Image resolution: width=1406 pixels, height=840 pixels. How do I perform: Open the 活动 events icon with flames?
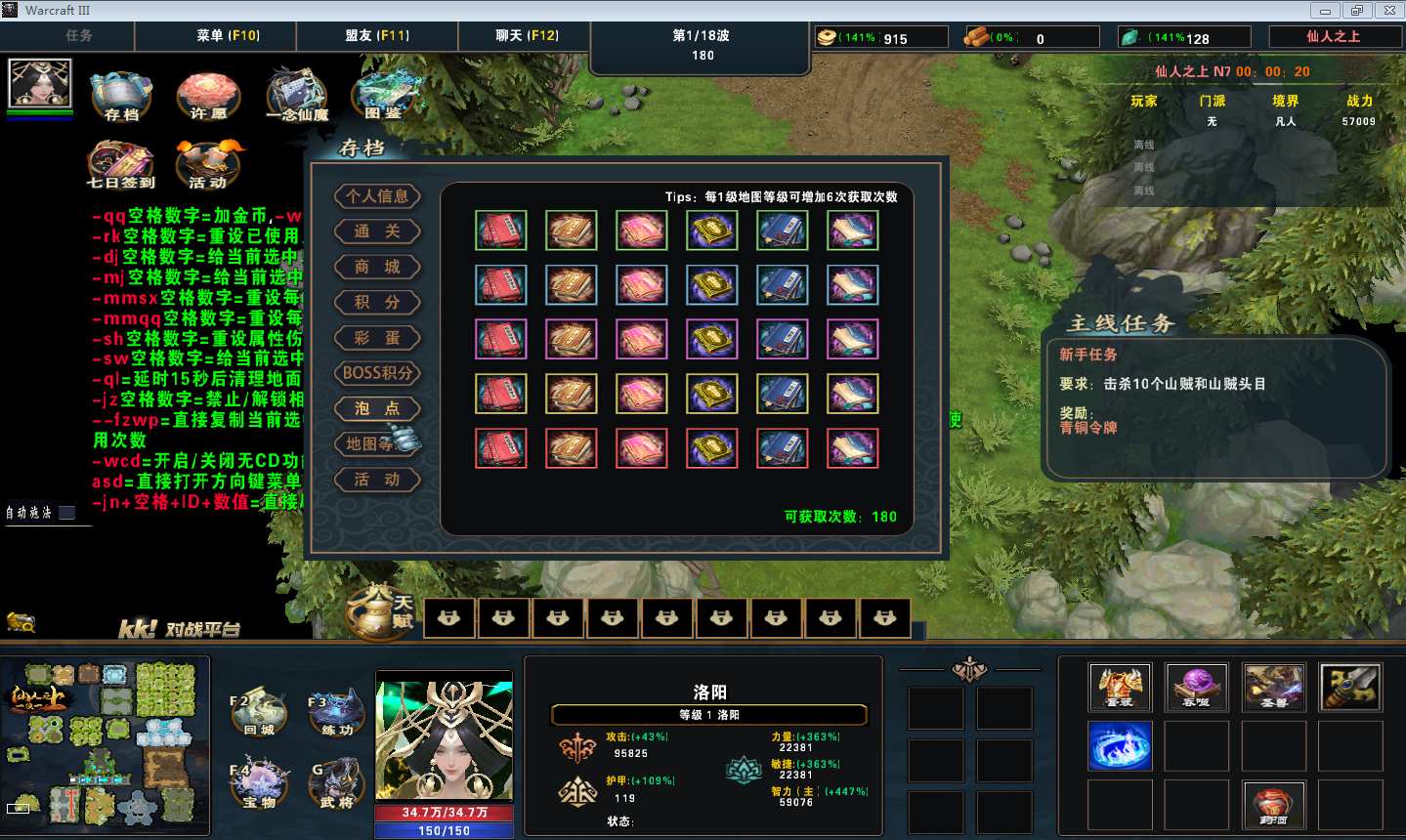coord(208,164)
